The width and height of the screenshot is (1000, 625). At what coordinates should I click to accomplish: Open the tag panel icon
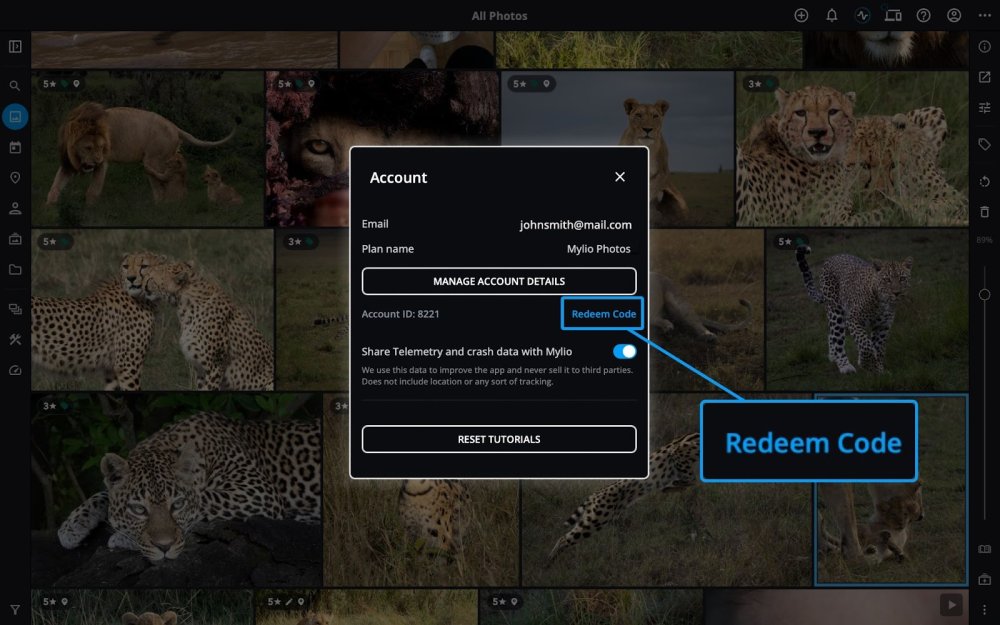pyautogui.click(x=985, y=144)
